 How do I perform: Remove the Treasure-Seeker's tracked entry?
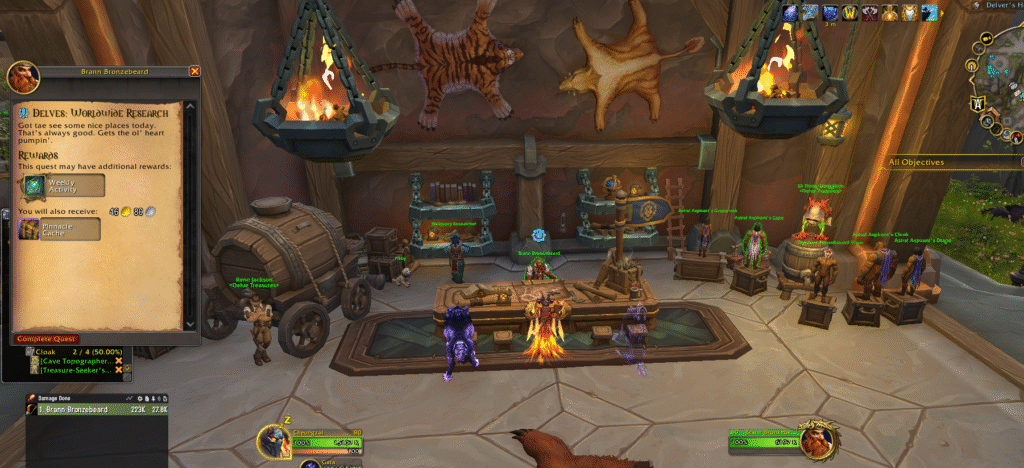[118, 369]
